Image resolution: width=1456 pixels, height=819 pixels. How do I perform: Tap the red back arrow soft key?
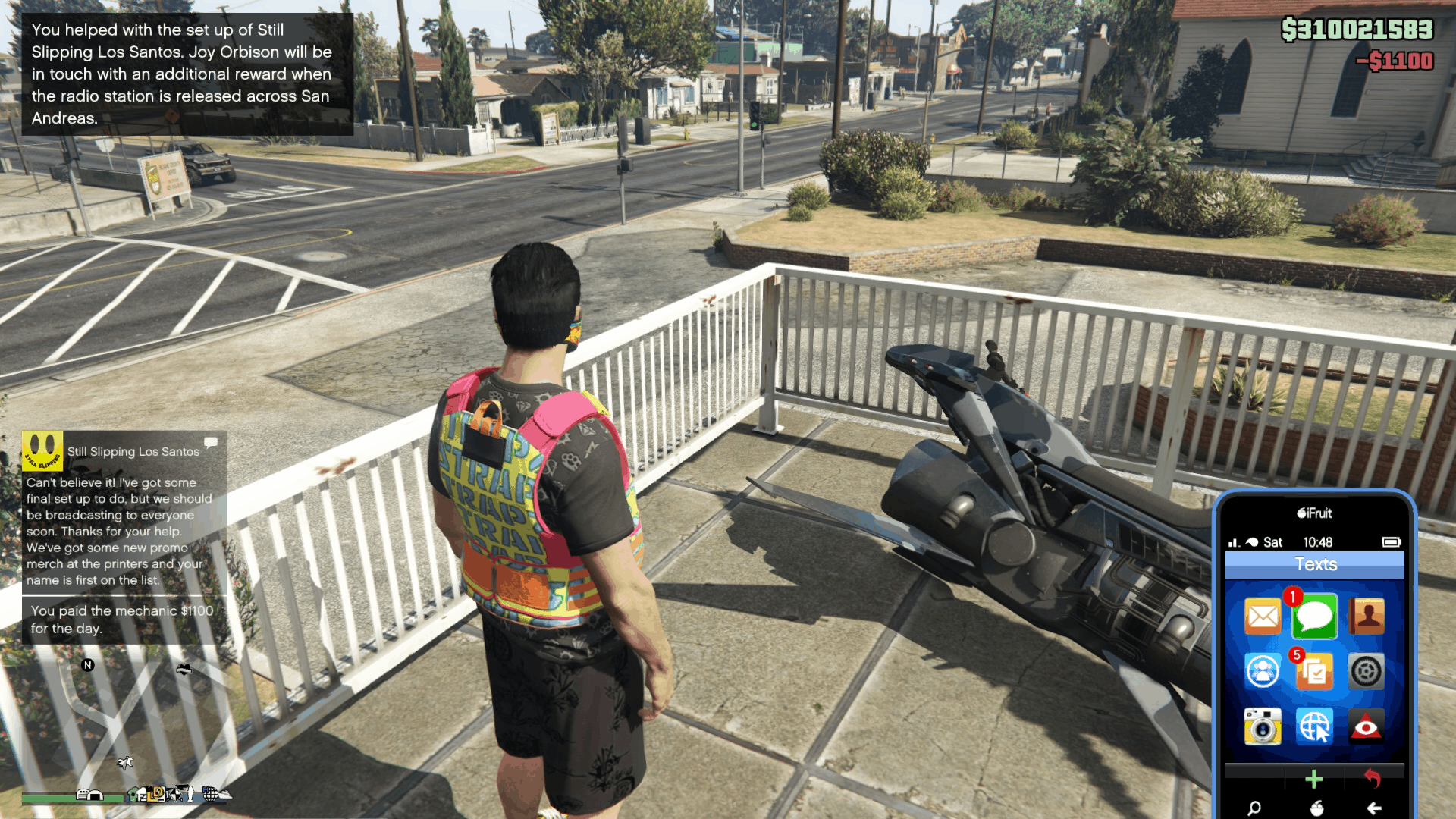(1373, 778)
